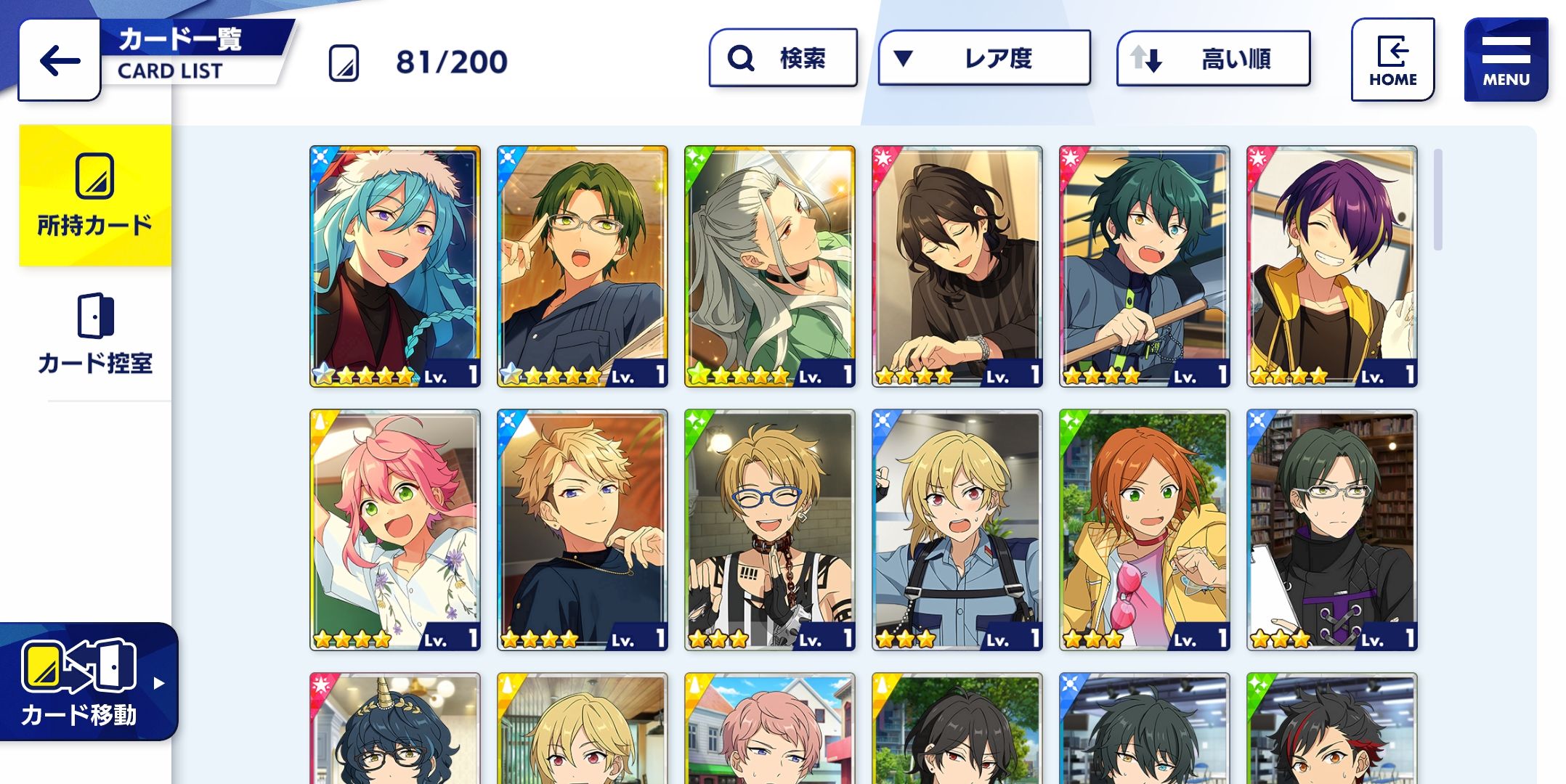Select the pink-haired four-star card
The width and height of the screenshot is (1566, 784).
tap(394, 530)
